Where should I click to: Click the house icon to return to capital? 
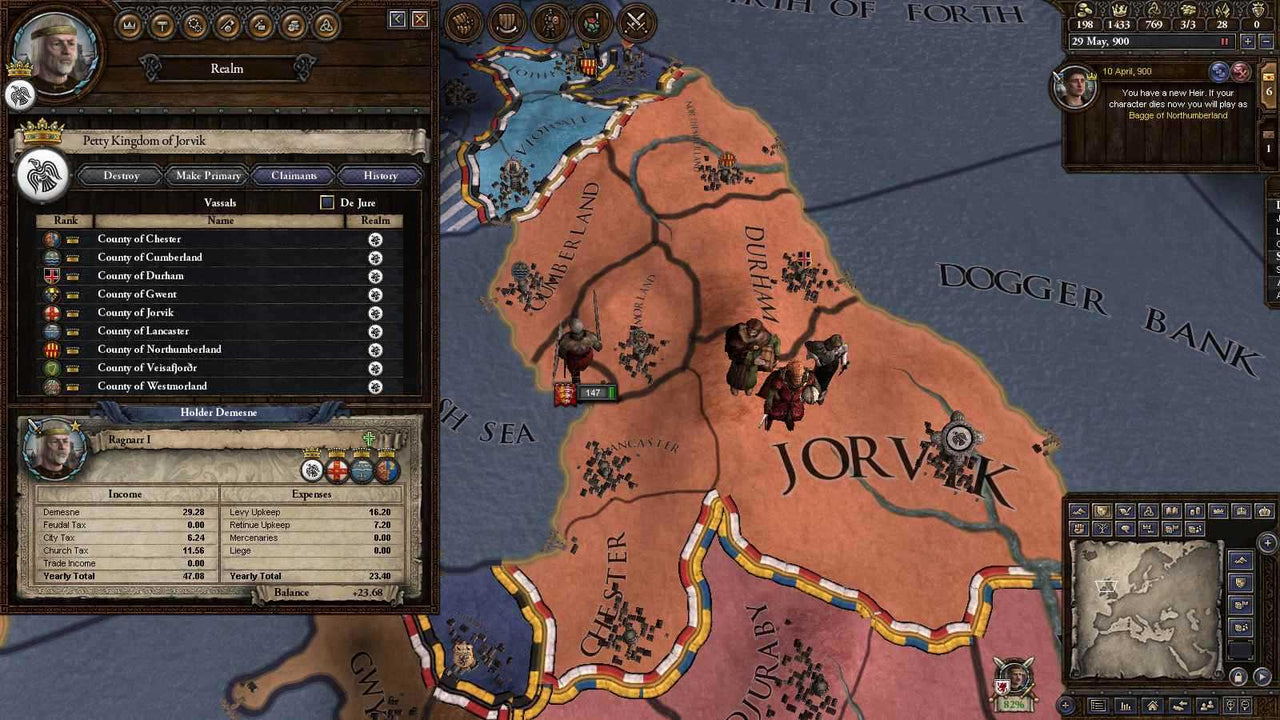pos(1152,705)
